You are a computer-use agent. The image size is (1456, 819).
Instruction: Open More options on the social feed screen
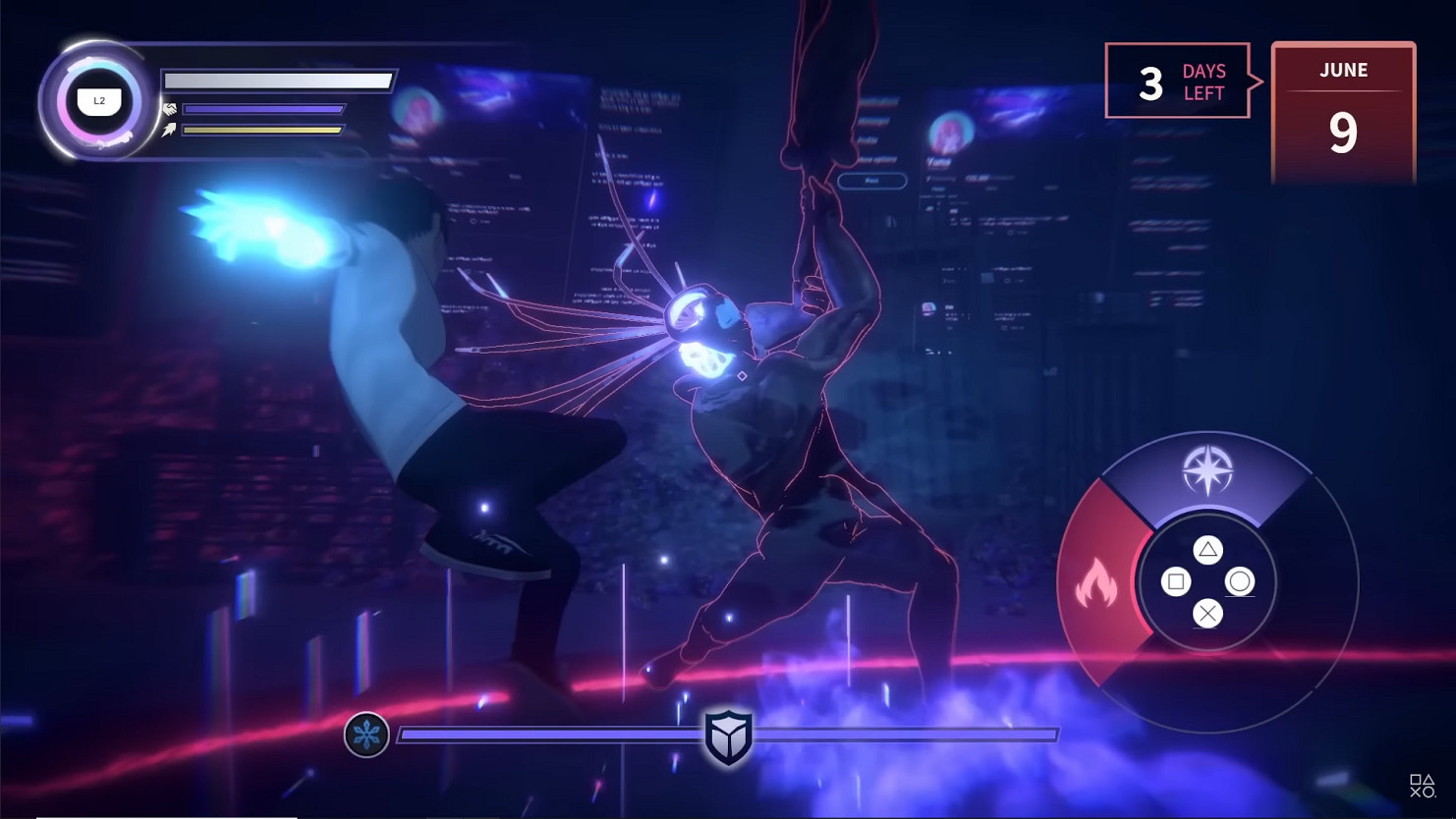pos(877,159)
